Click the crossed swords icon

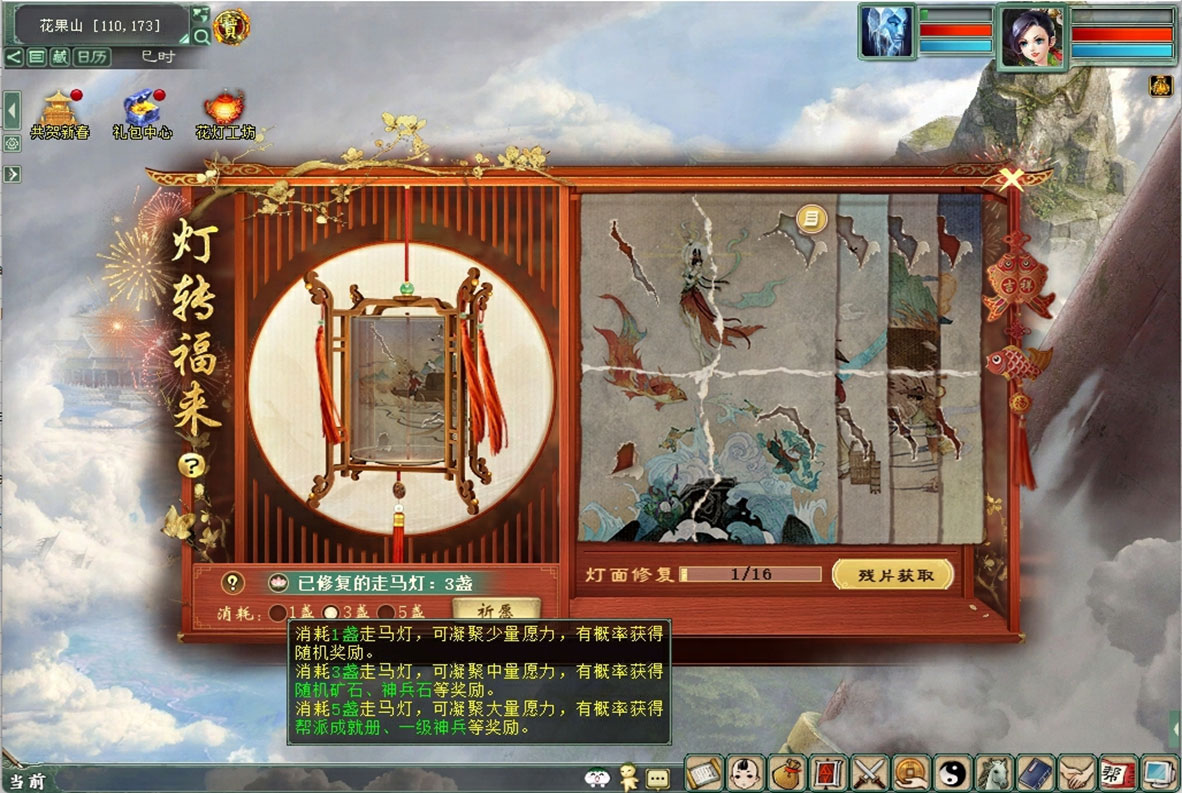click(869, 773)
